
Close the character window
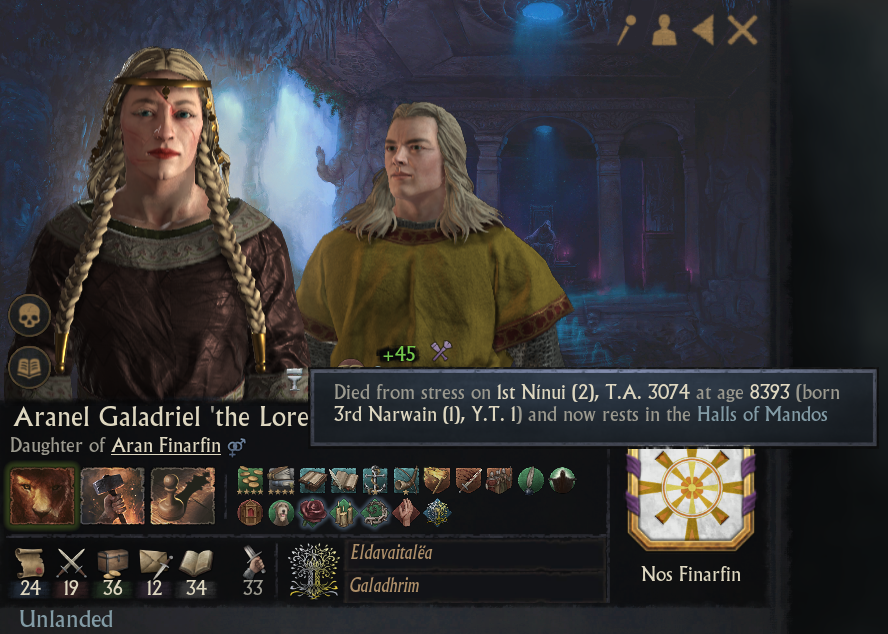click(x=742, y=31)
